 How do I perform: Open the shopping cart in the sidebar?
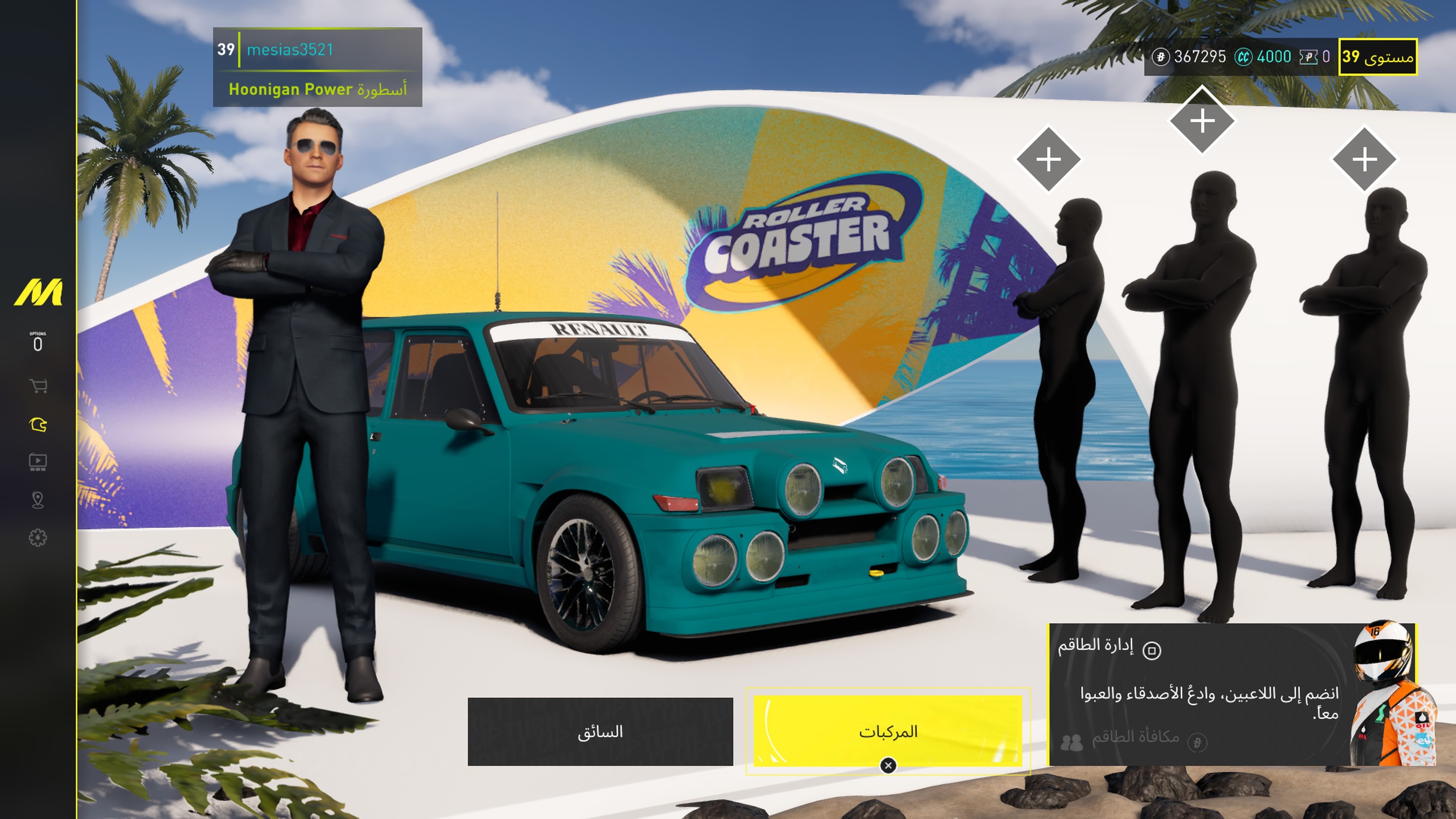[x=38, y=386]
